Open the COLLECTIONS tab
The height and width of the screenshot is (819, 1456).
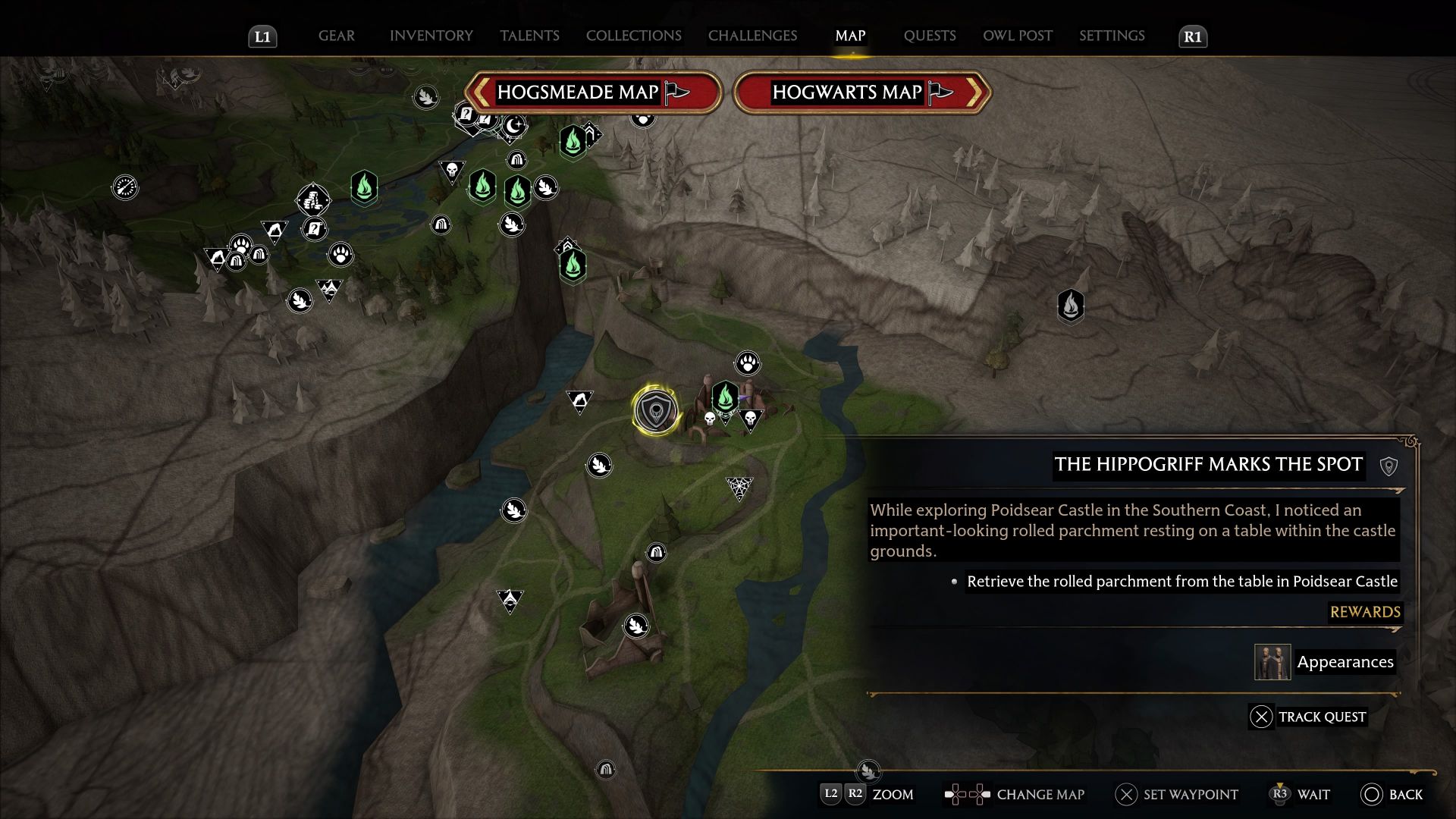click(633, 36)
